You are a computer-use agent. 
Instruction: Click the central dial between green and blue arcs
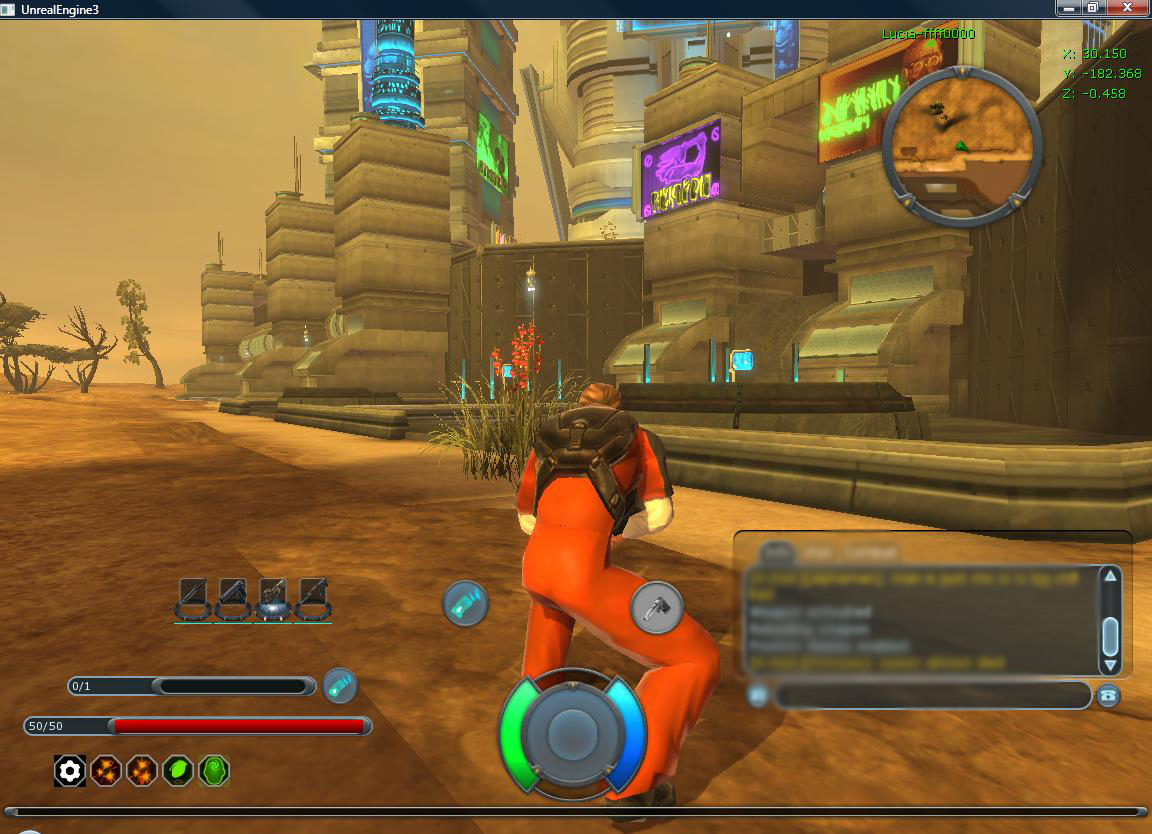coord(571,734)
